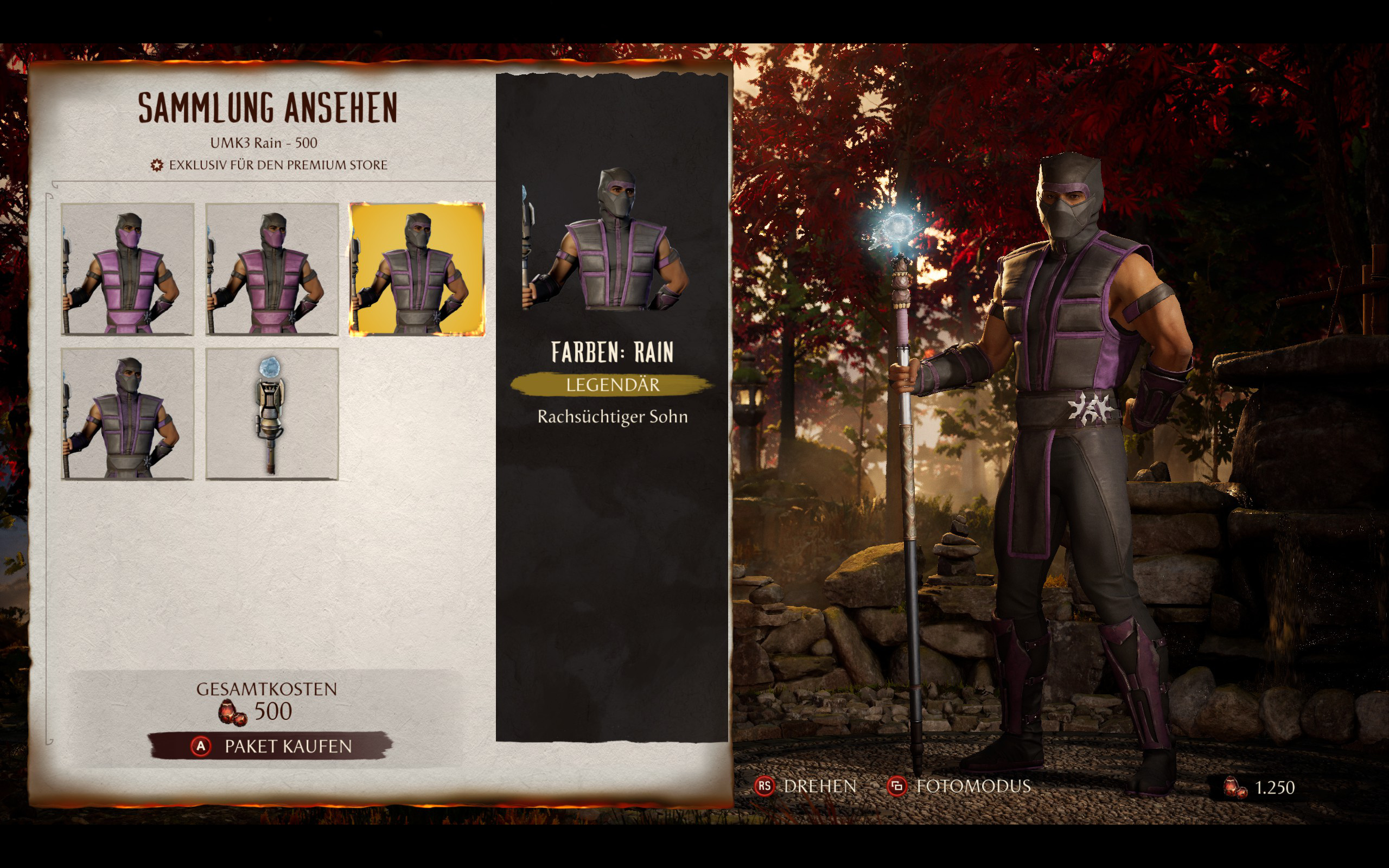1389x868 pixels.
Task: Pick the unhighlighted dark grey Rain skin tile
Action: (x=128, y=413)
